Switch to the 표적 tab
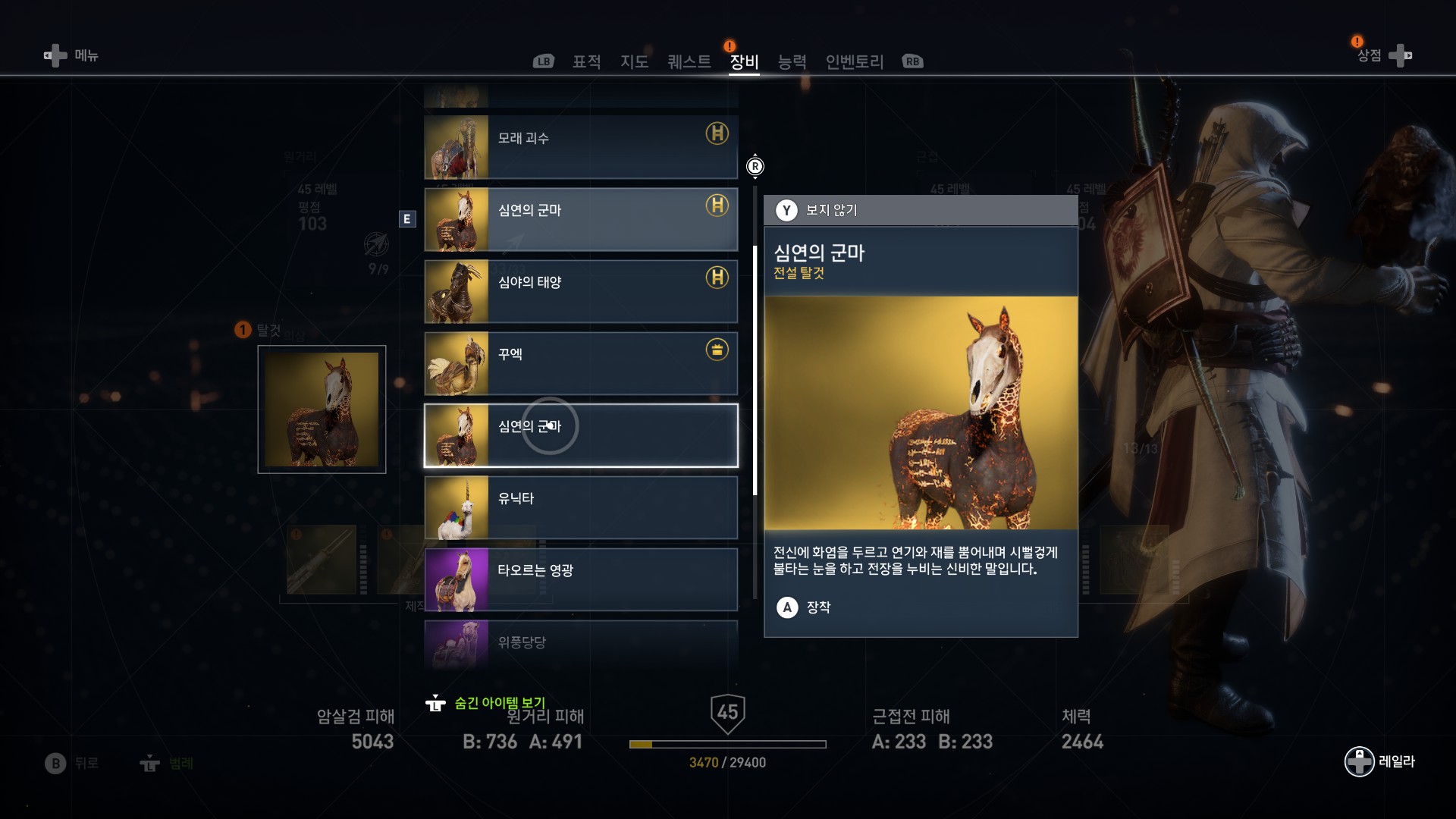The height and width of the screenshot is (819, 1456). click(x=586, y=61)
